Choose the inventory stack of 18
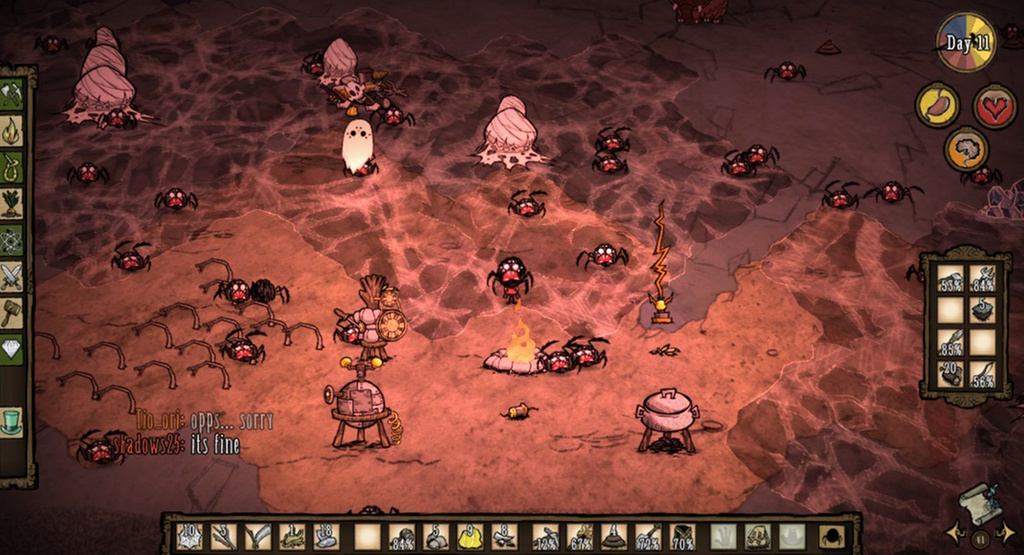The image size is (1024, 555). click(326, 536)
